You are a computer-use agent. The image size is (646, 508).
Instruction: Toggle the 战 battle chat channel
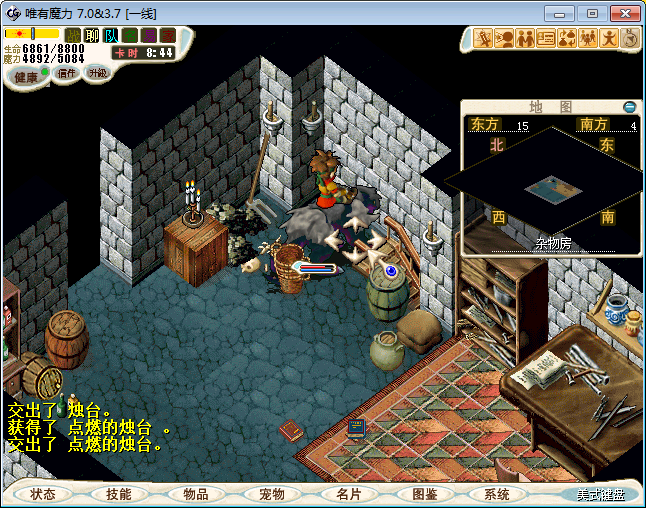(73, 35)
